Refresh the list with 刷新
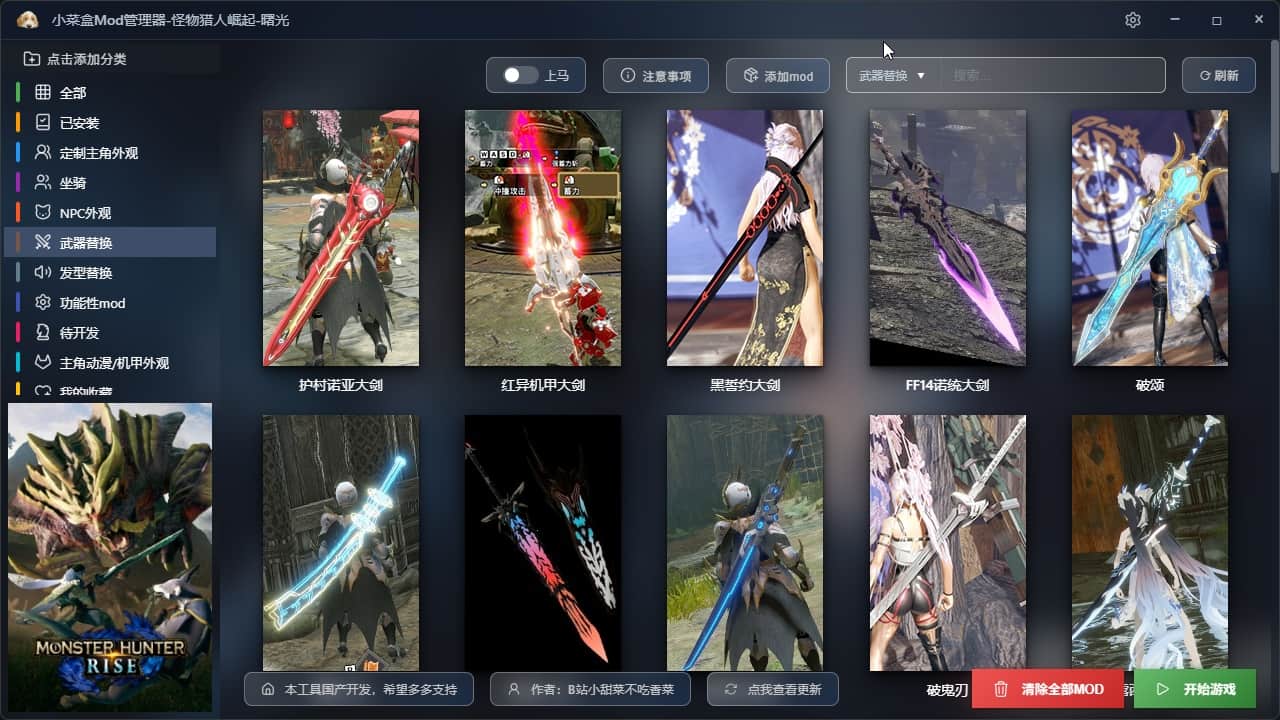 1218,76
